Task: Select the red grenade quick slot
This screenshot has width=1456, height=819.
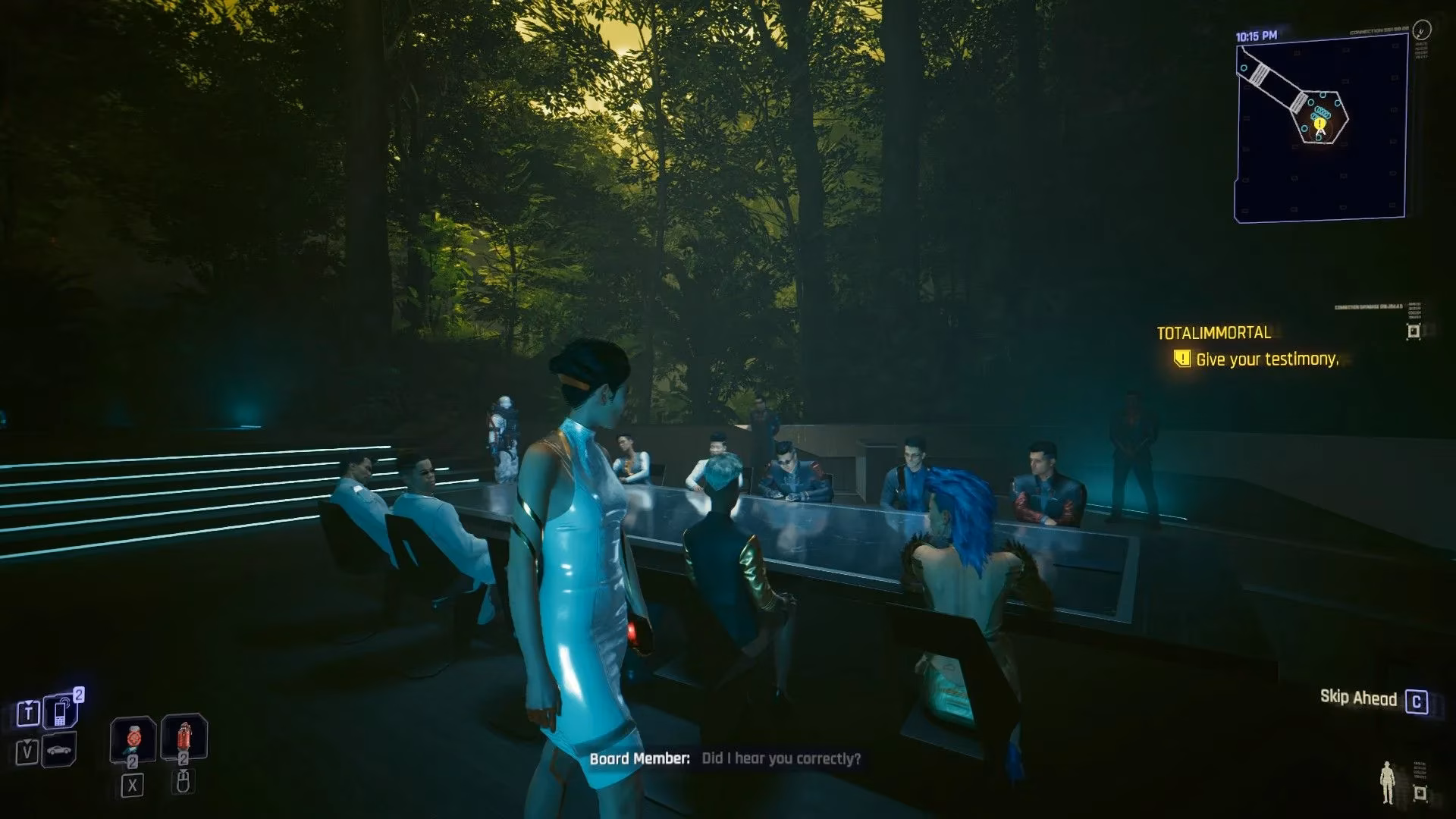Action: tap(184, 737)
